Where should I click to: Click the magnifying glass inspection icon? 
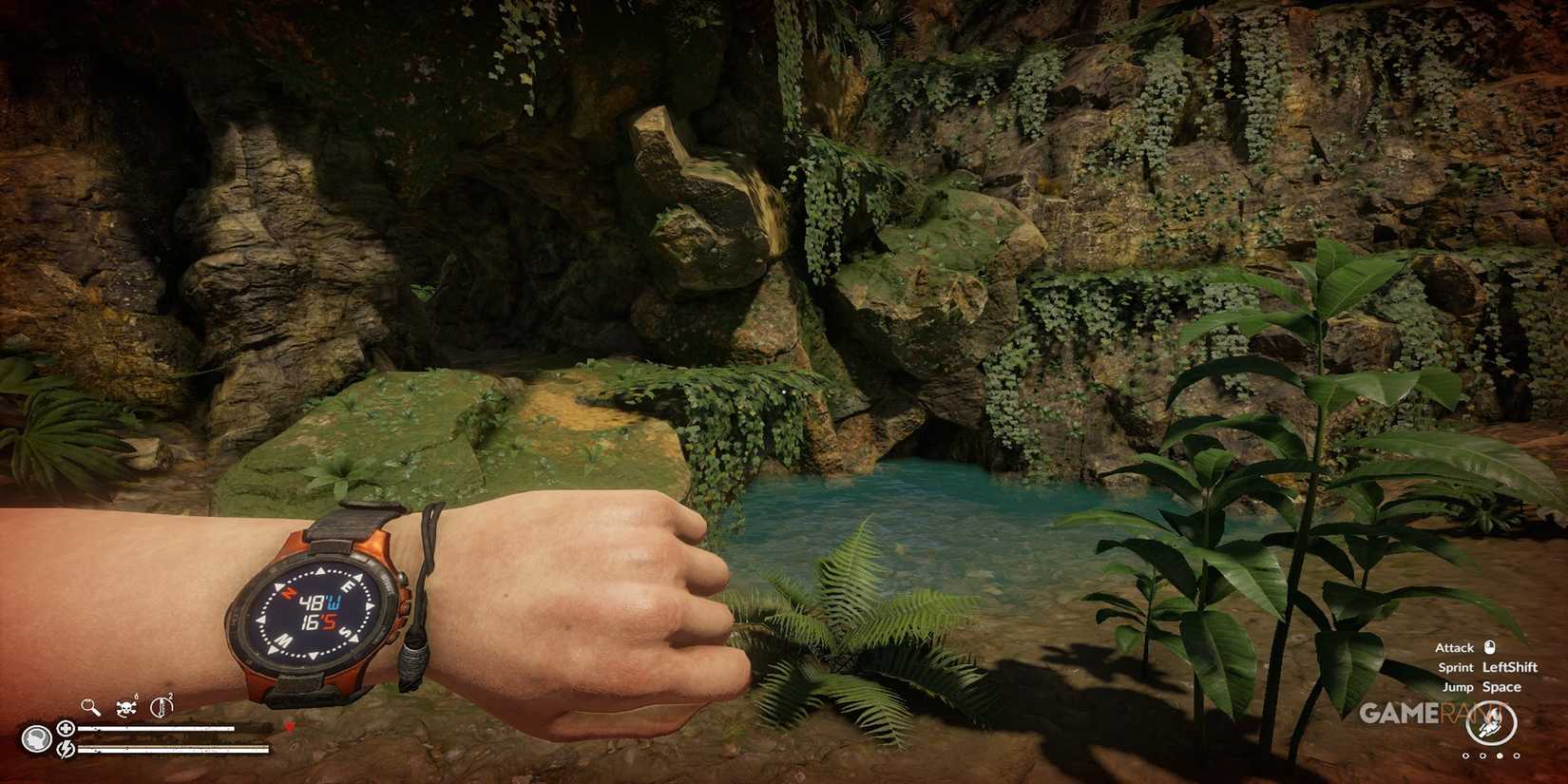pyautogui.click(x=91, y=707)
